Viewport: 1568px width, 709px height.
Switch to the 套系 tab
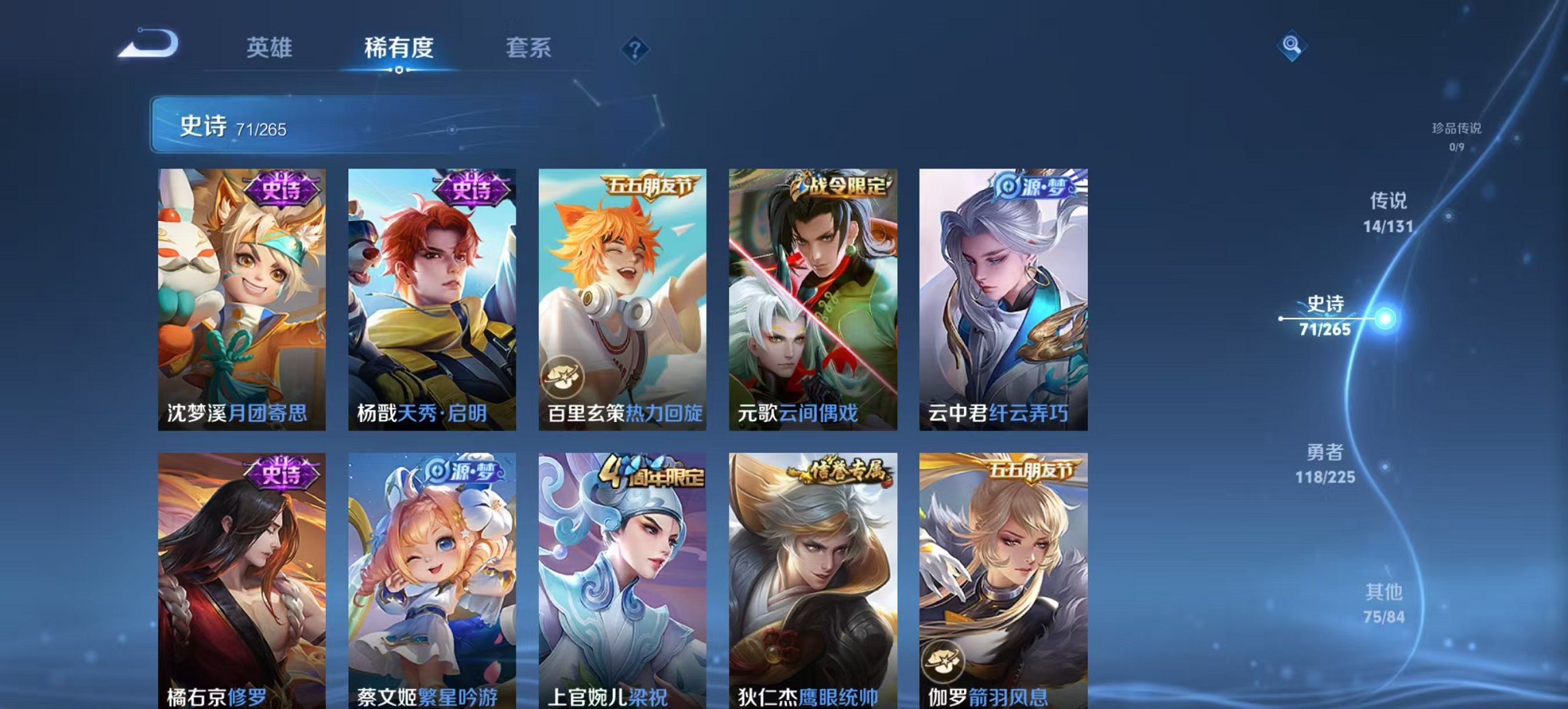[x=528, y=48]
